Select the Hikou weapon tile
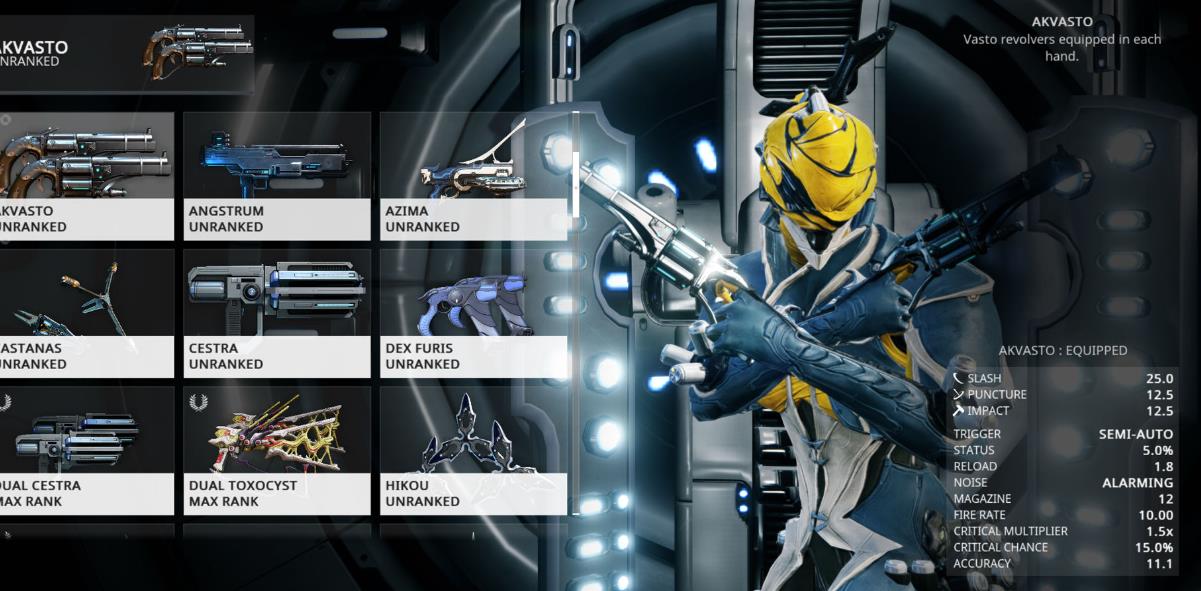The image size is (1201, 591). coord(473,450)
